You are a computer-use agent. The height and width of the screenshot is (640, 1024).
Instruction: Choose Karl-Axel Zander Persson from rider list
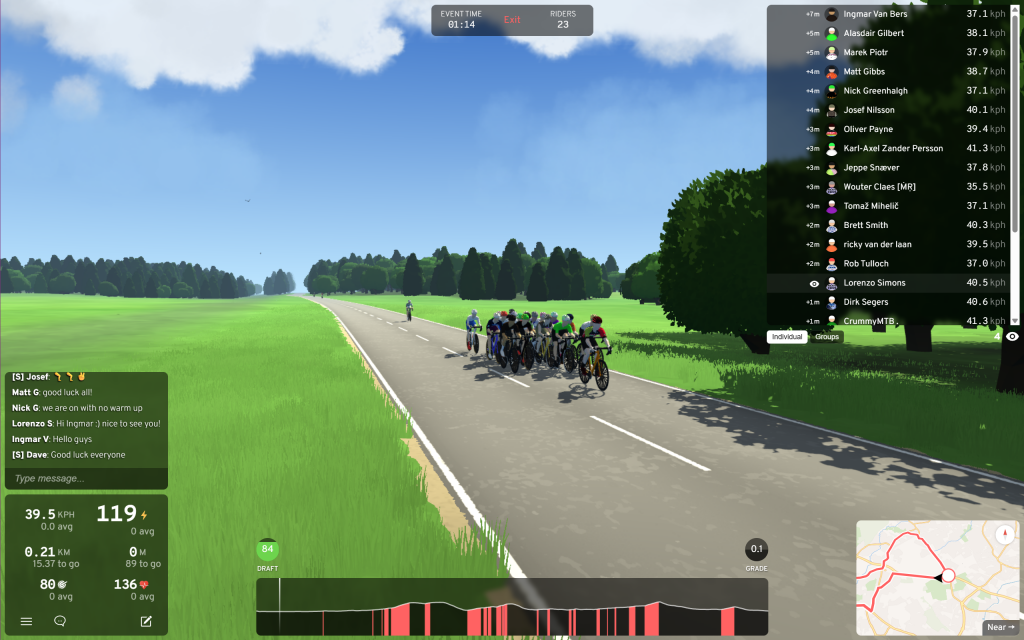tap(893, 148)
